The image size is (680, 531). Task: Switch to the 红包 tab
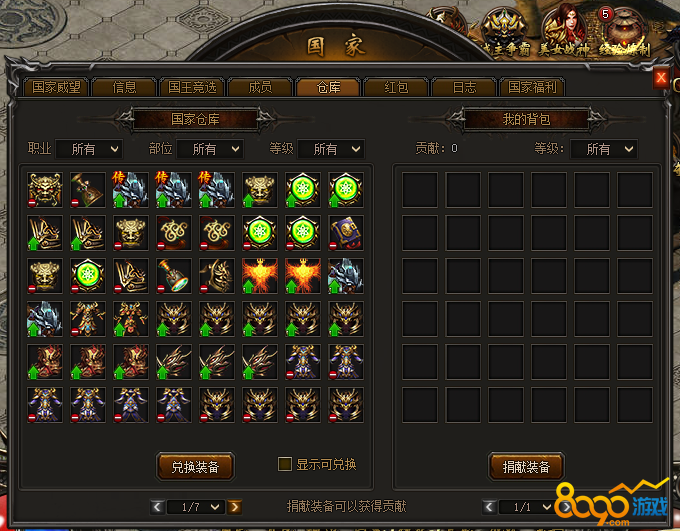click(x=396, y=87)
